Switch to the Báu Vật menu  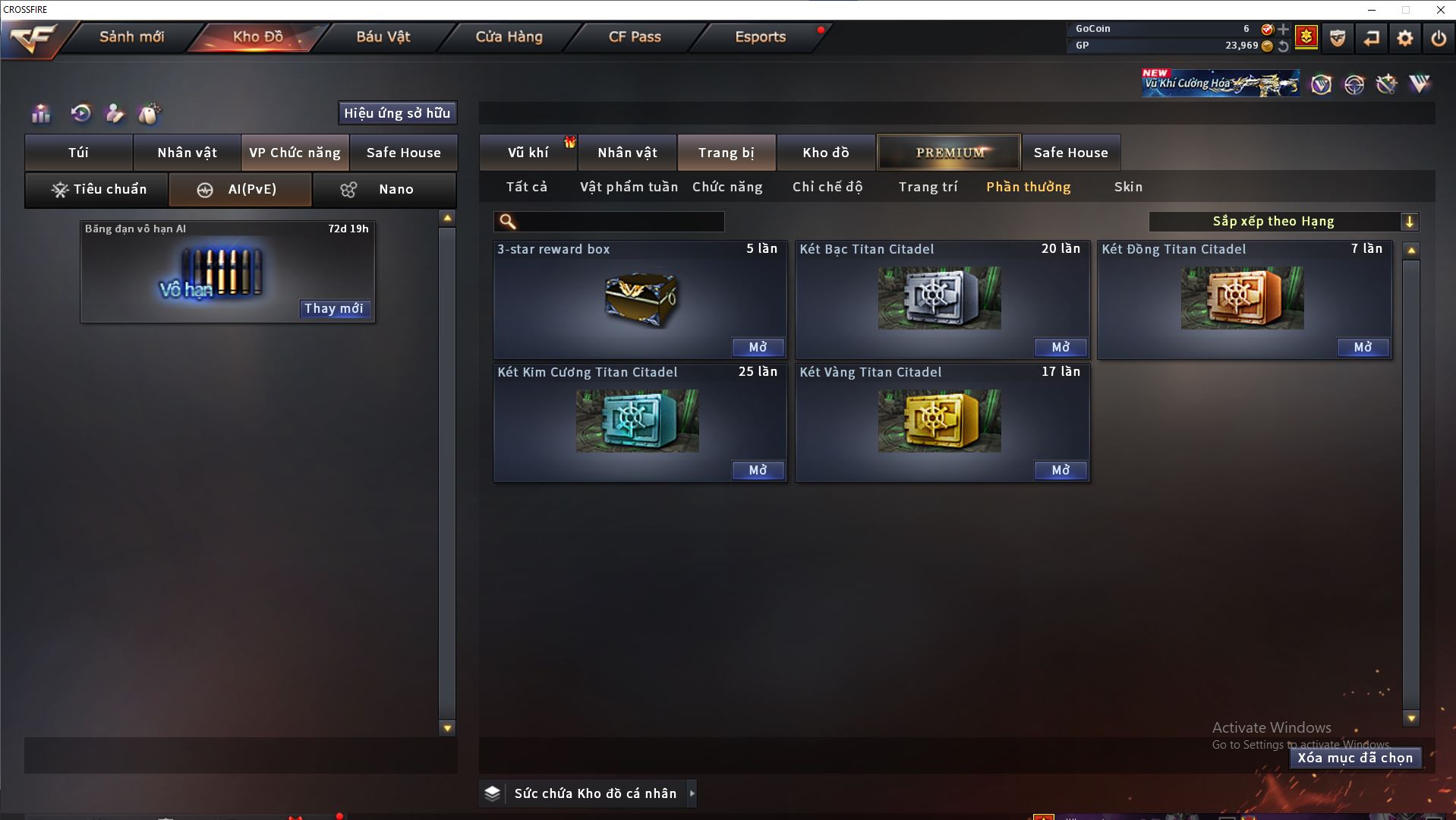383,36
